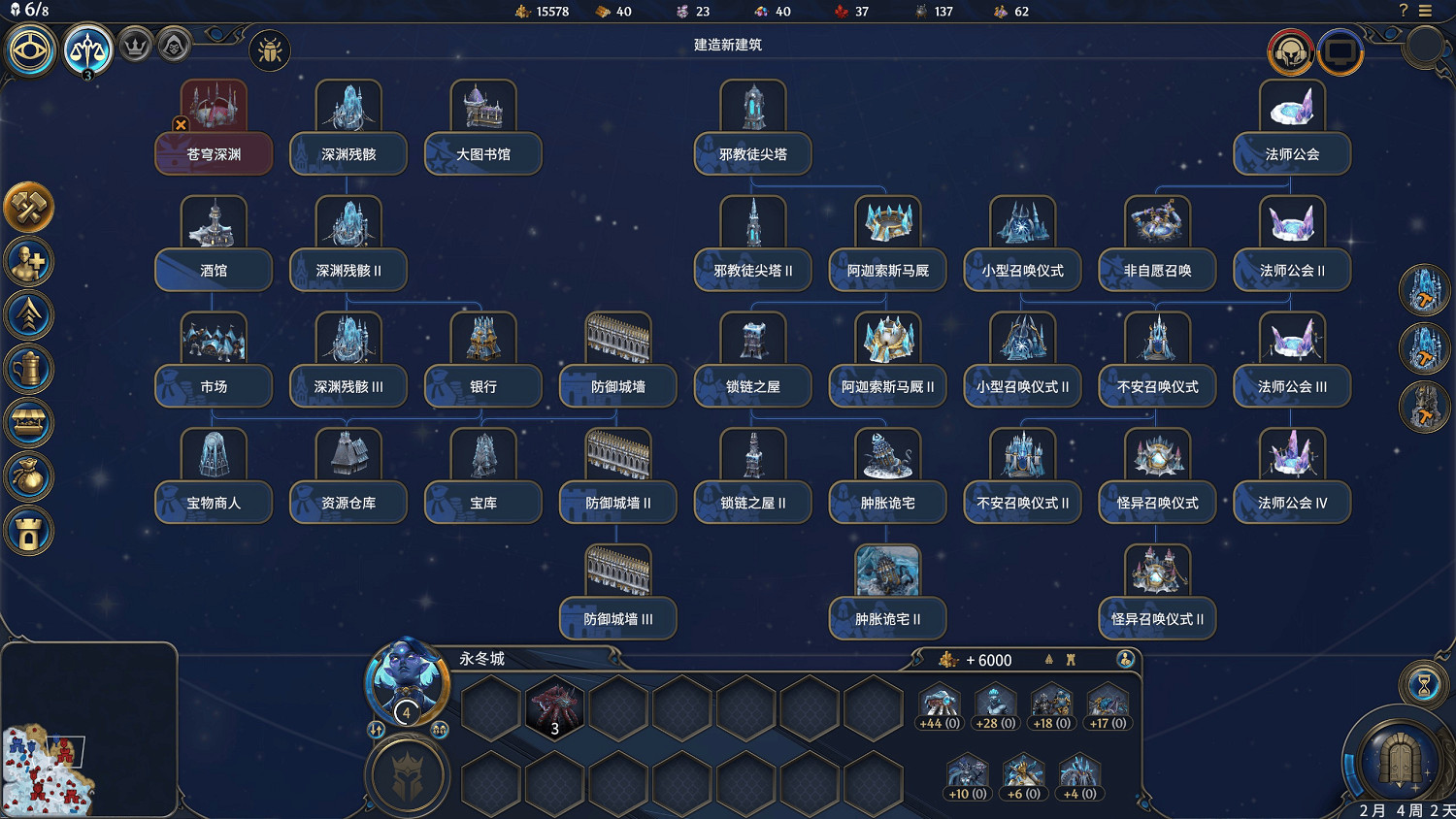This screenshot has height=819, width=1456.
Task: Dismiss 苍穹深渊 using its red X marker
Action: coord(181,124)
